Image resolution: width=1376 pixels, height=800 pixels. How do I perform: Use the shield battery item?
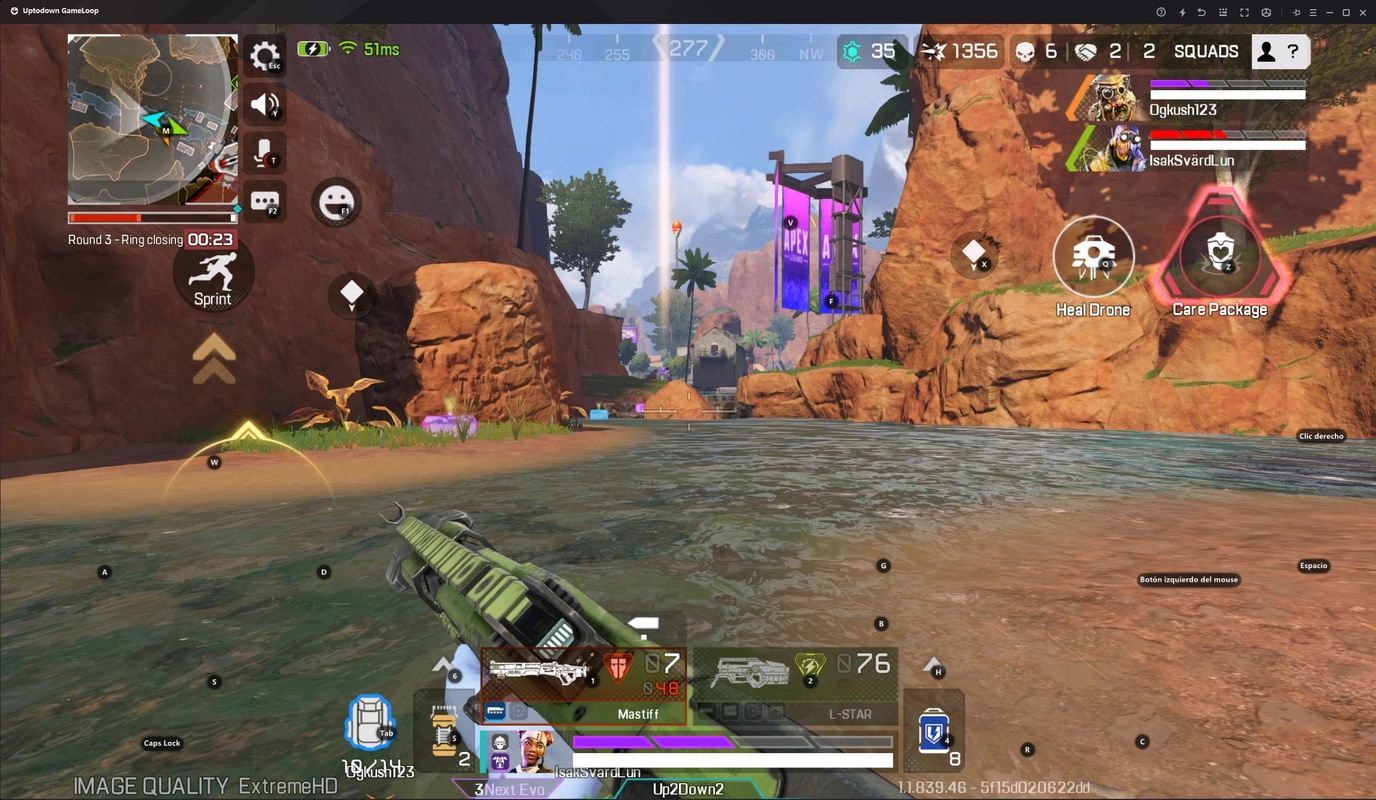[x=933, y=732]
